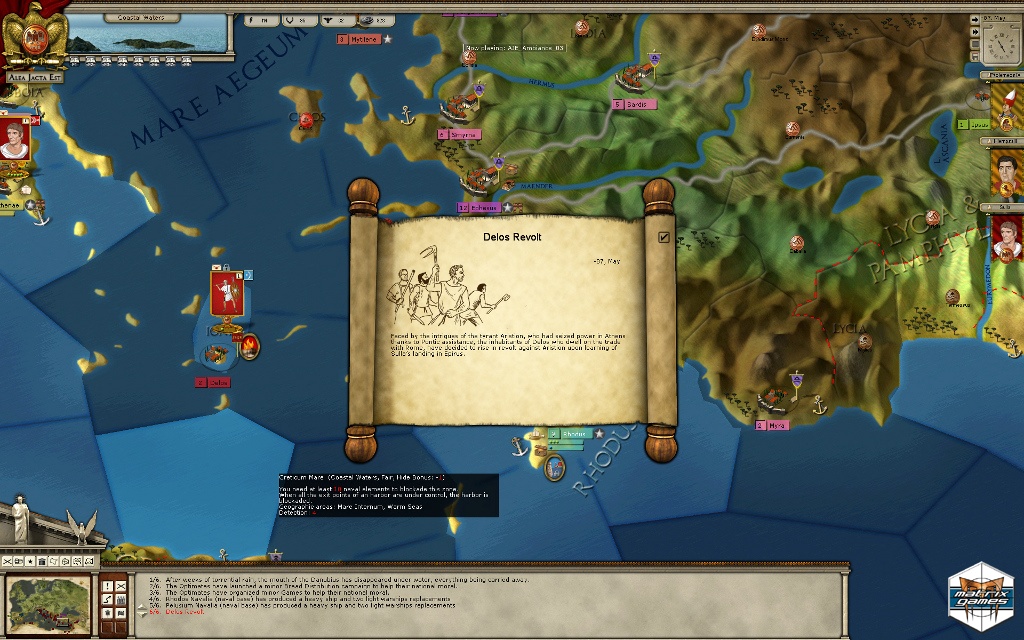
Task: Toggle the exclamation mark message filter
Action: (x=108, y=585)
